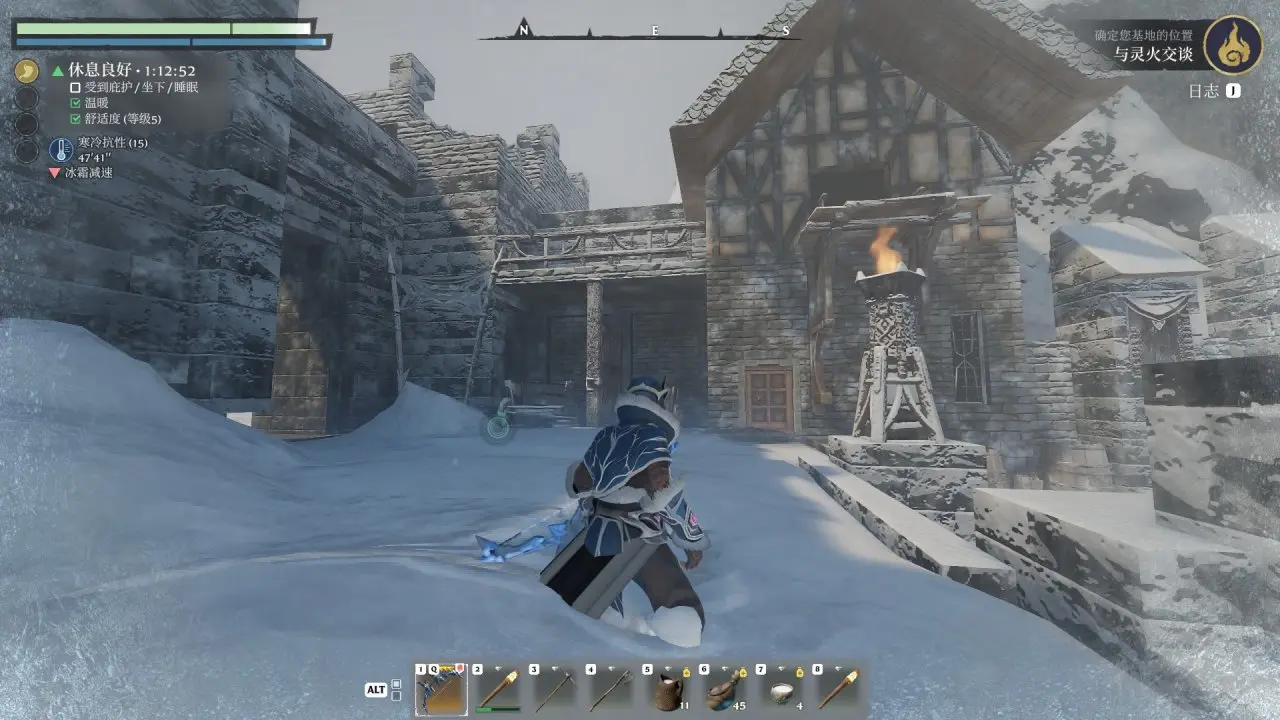Open the 日志 journal label
The image size is (1280, 720).
[x=1204, y=91]
